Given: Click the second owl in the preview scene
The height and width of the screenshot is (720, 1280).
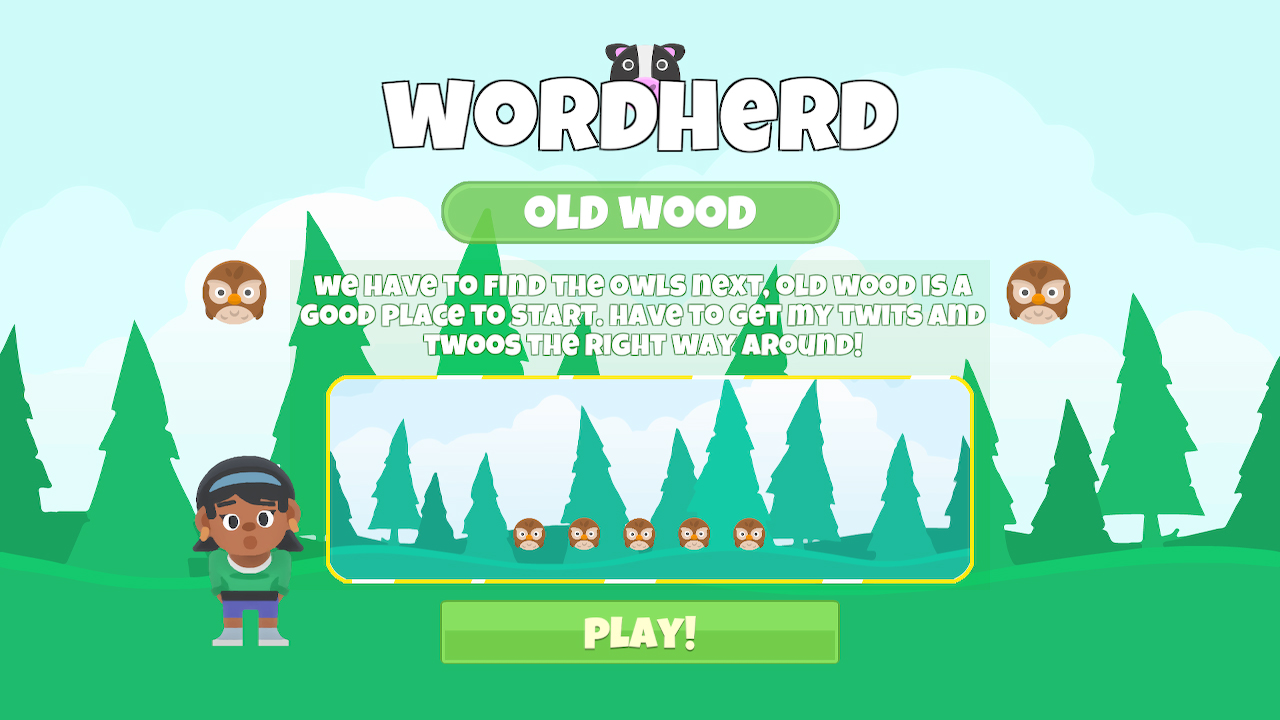Looking at the screenshot, I should click(585, 536).
